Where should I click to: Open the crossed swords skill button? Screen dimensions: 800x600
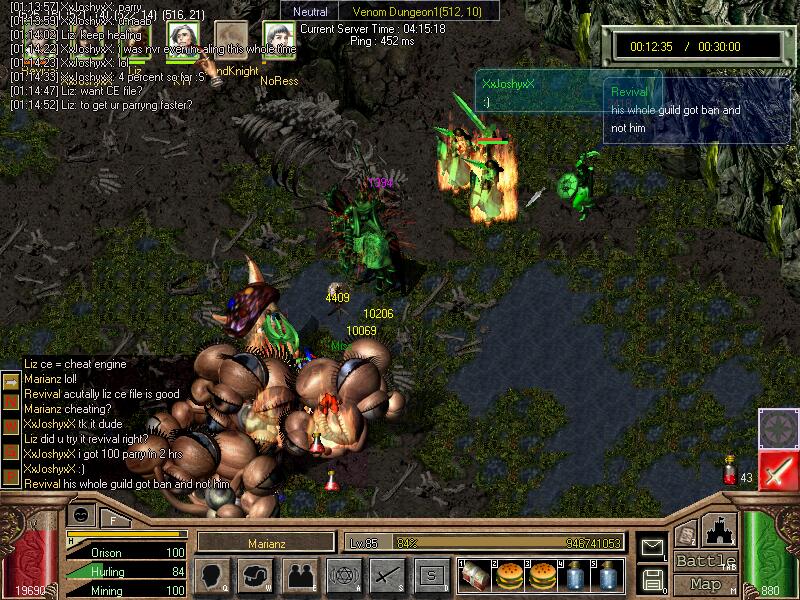pyautogui.click(x=387, y=575)
